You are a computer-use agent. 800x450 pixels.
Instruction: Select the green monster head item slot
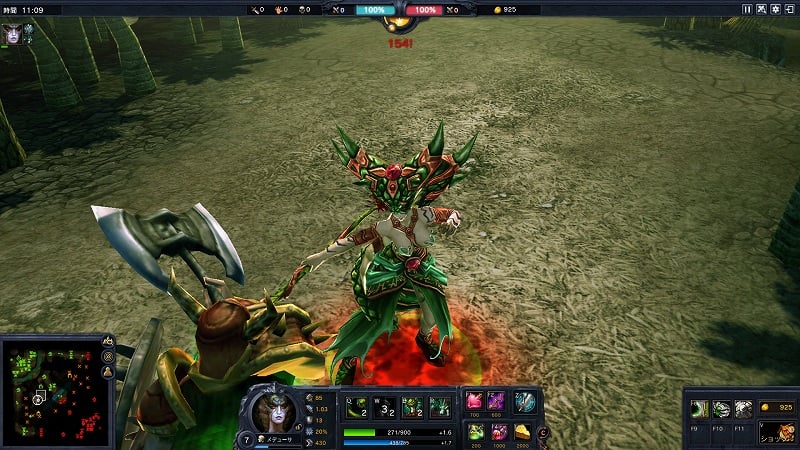[x=475, y=431]
